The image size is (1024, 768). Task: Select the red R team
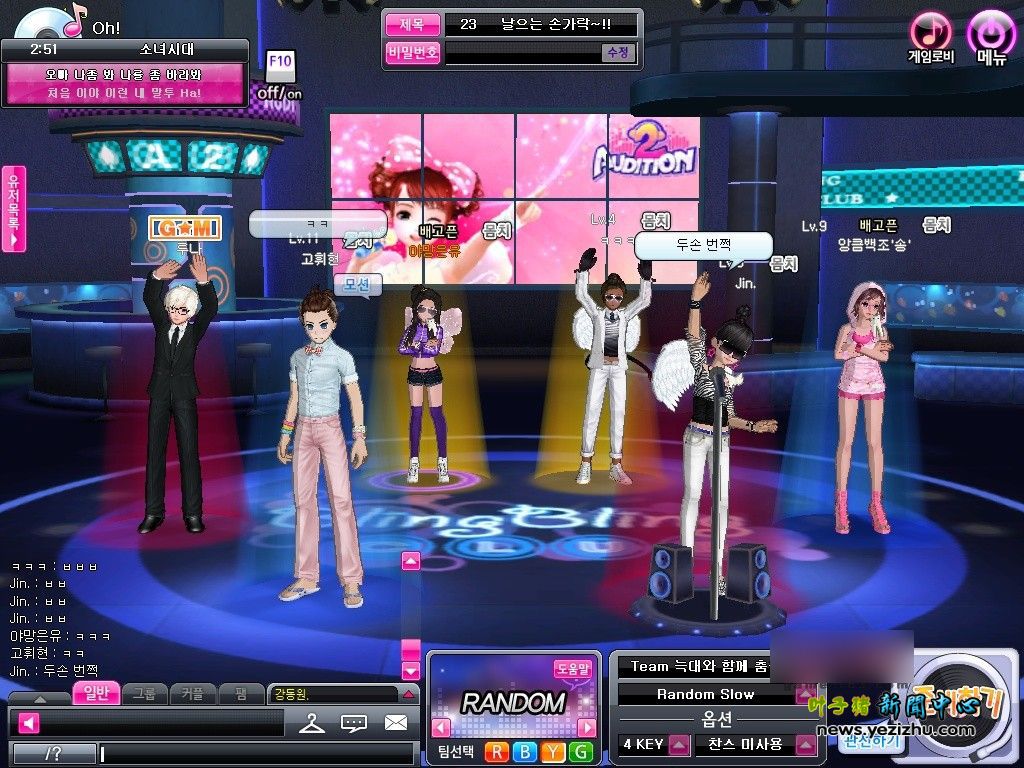496,752
